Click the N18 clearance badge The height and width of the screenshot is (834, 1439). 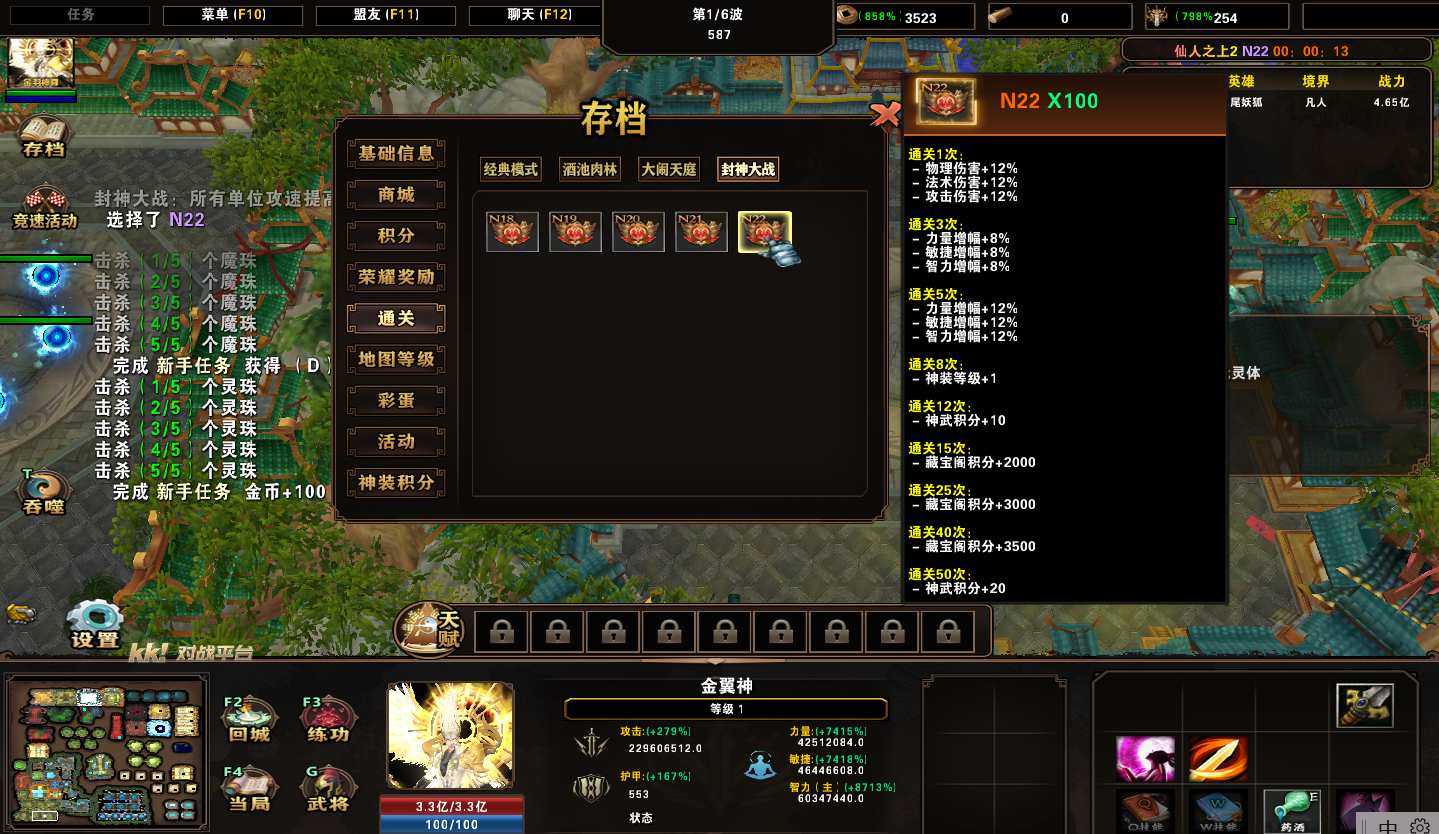click(x=512, y=232)
